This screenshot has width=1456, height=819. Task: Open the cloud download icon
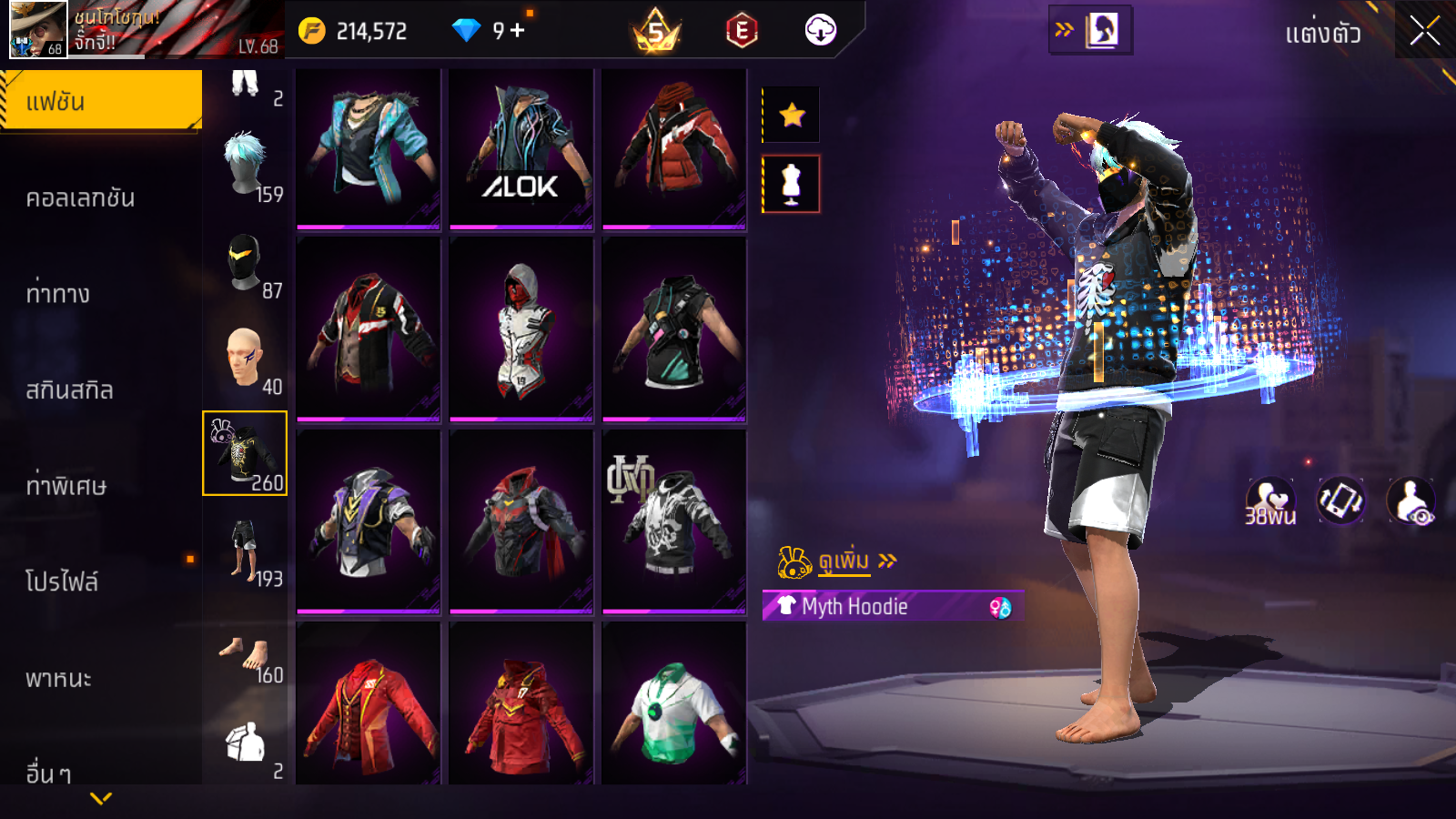pos(820,31)
